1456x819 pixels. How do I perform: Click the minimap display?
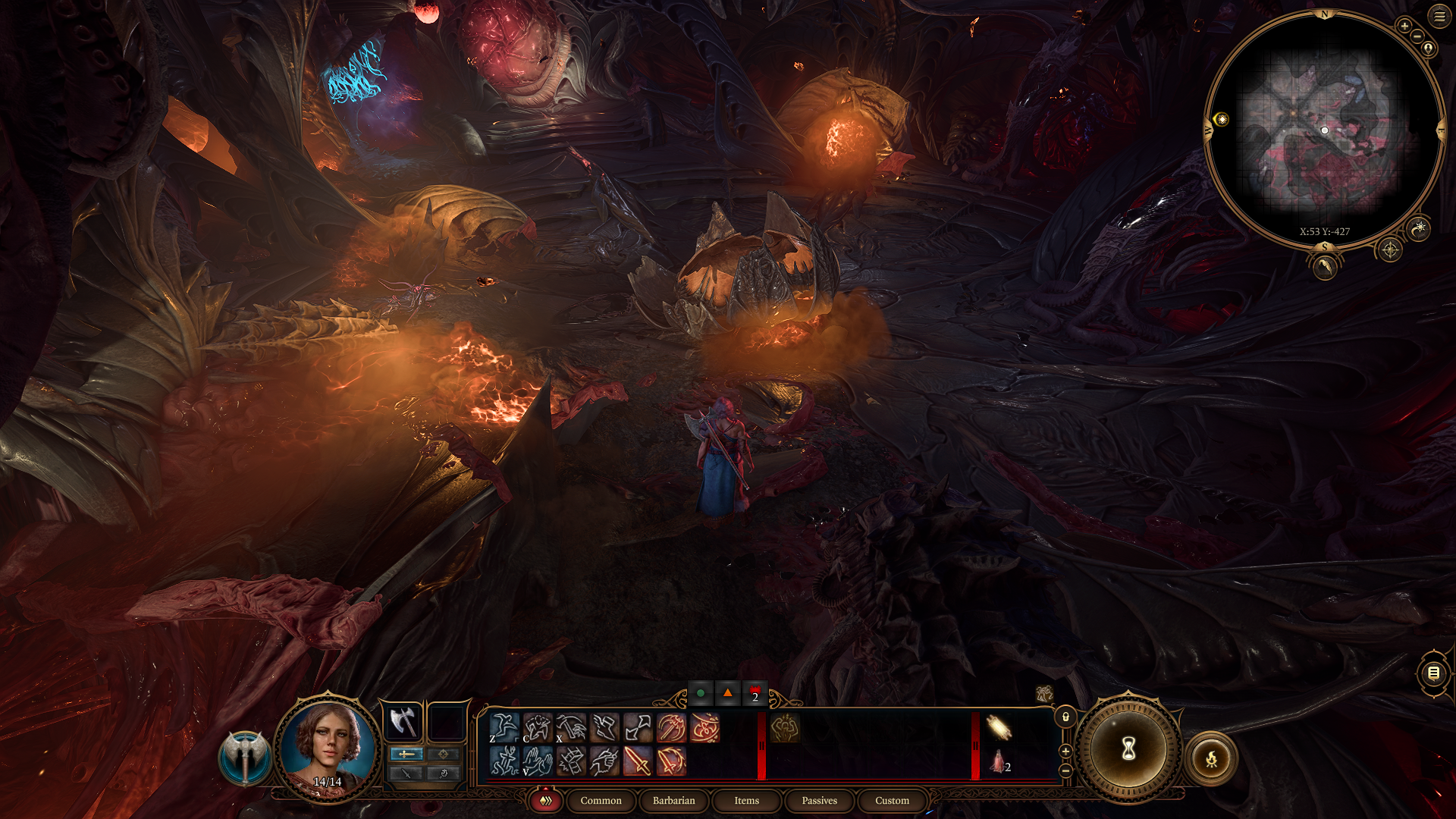[1324, 129]
